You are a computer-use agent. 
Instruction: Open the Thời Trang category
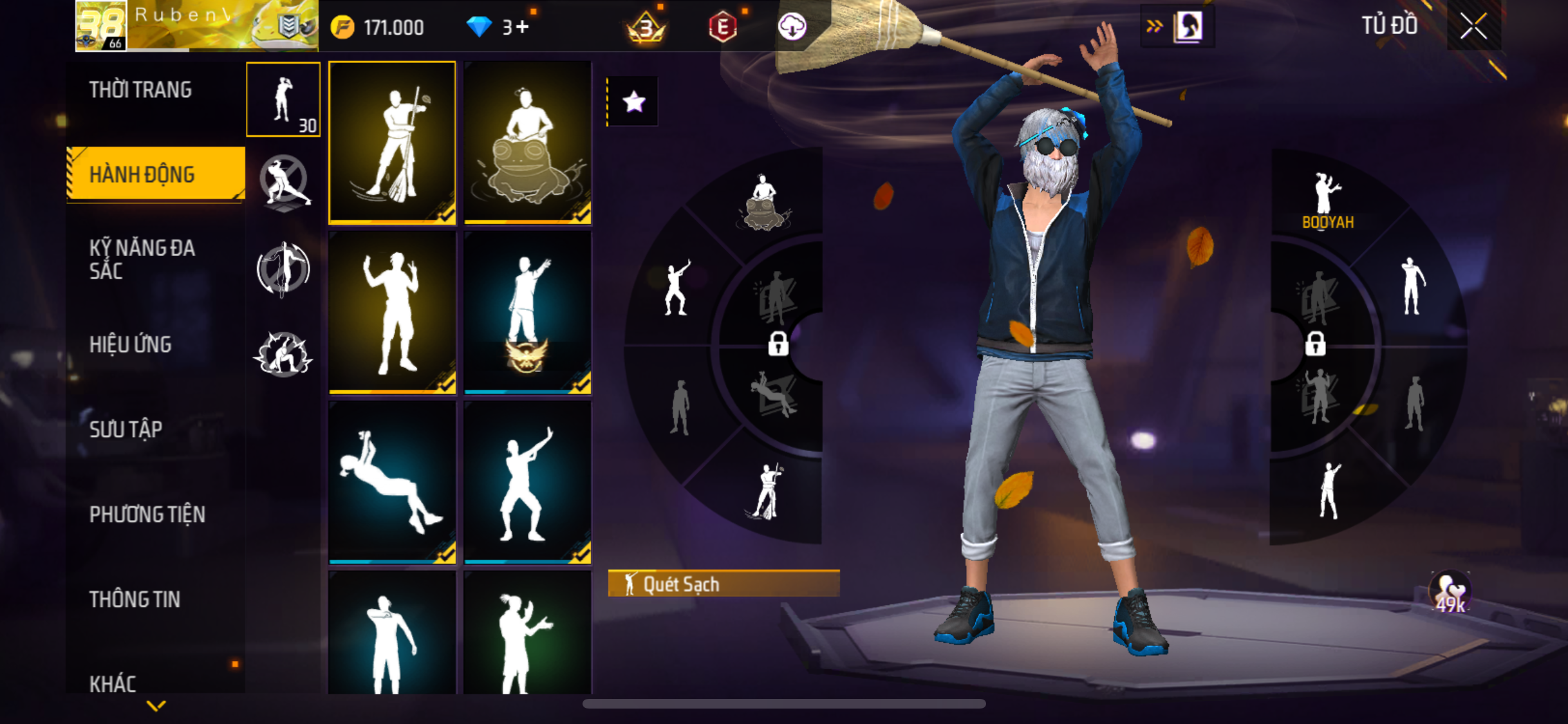coord(140,89)
